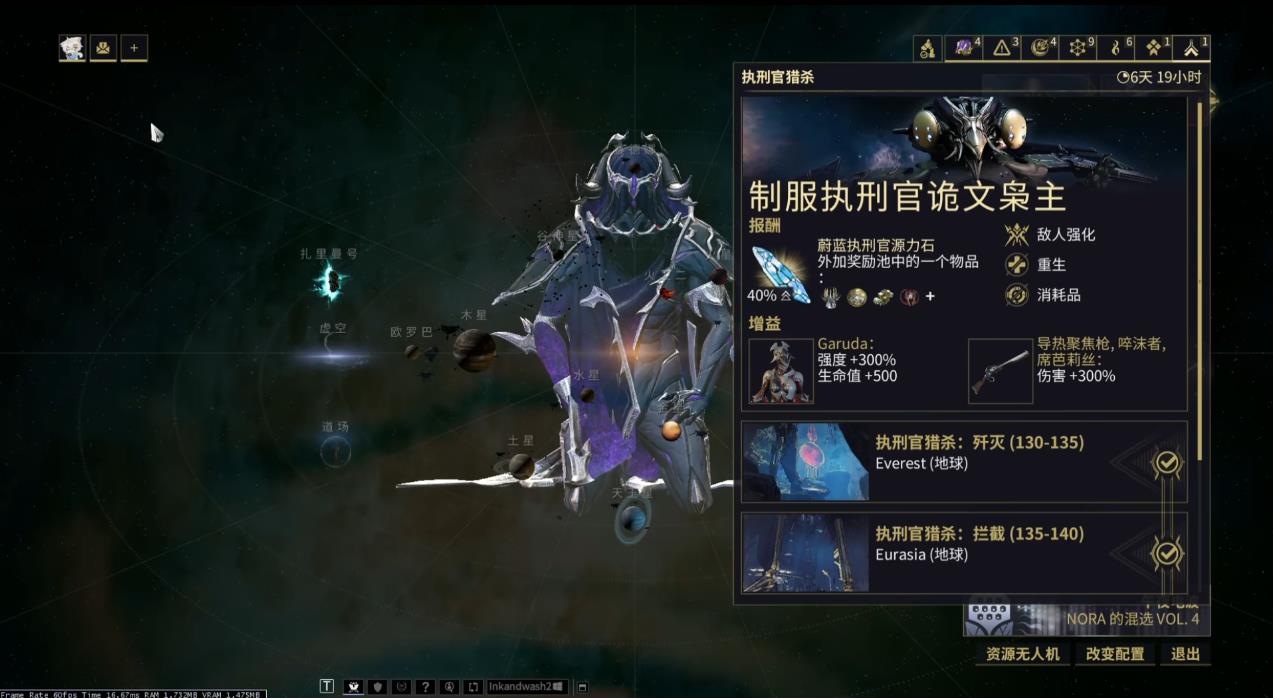Image resolution: width=1273 pixels, height=698 pixels.
Task: Open 改变配置 loadout button
Action: point(1115,654)
